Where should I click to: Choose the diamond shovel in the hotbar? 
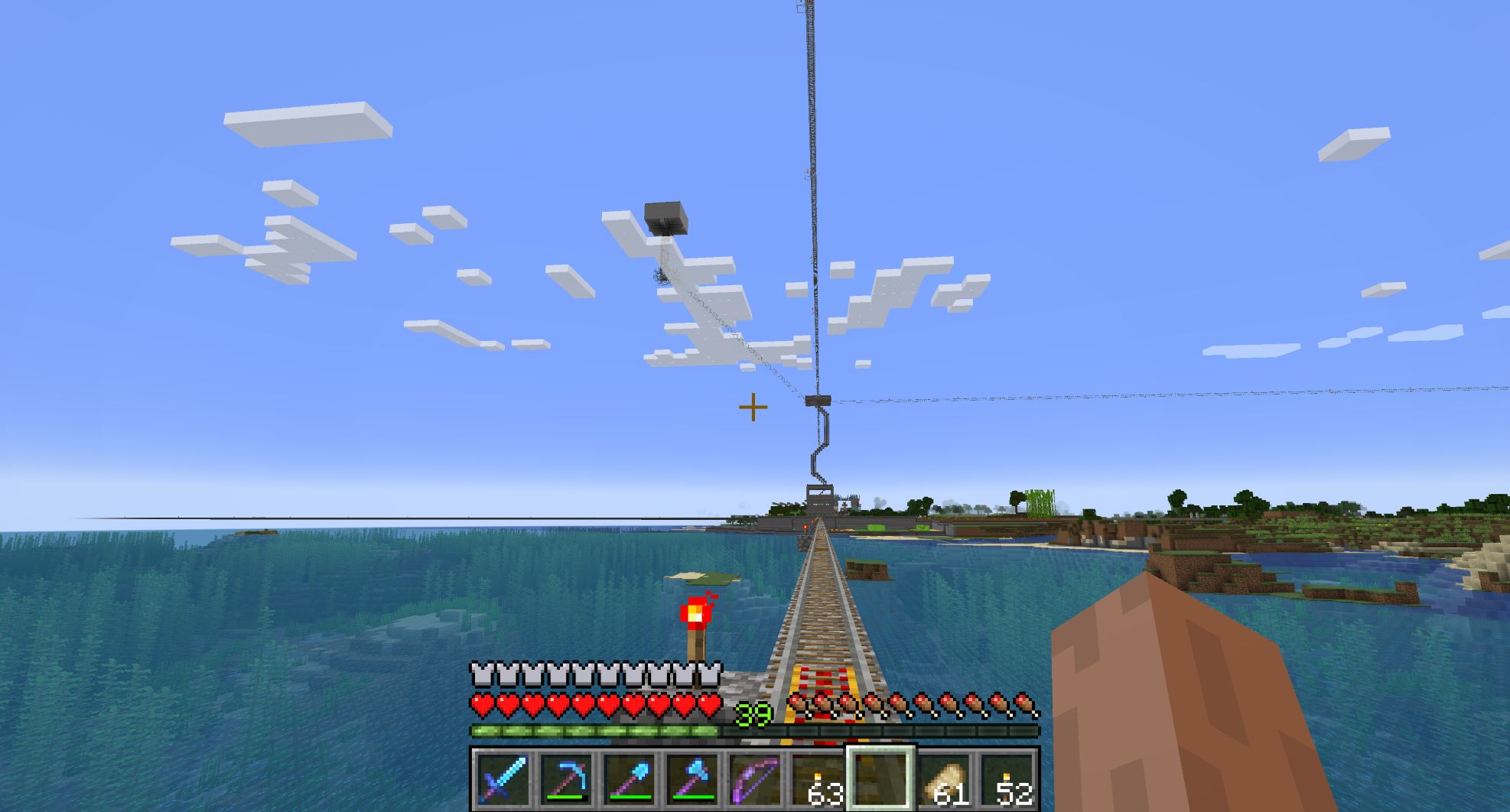[x=630, y=780]
